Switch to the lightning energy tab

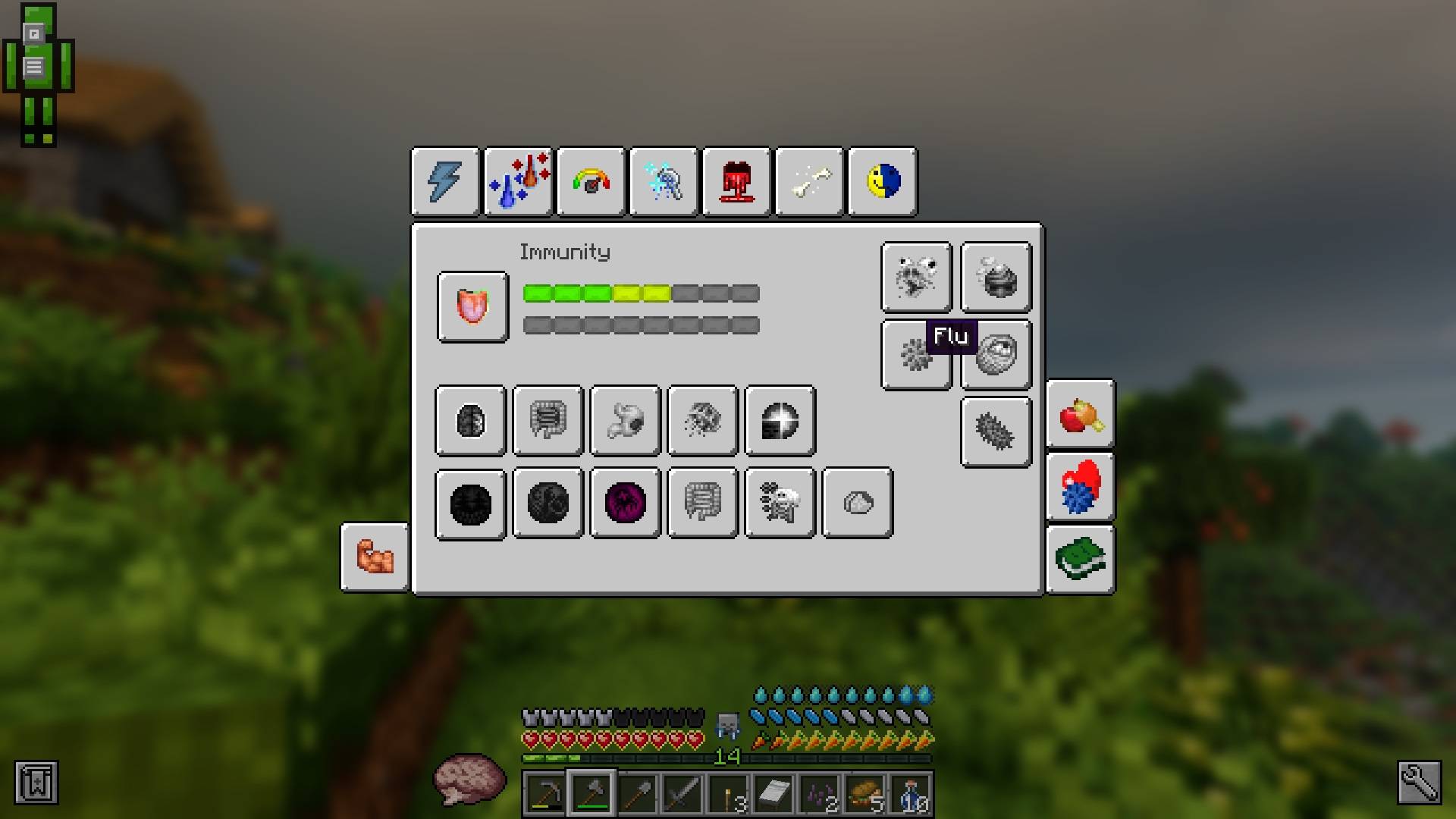point(445,181)
